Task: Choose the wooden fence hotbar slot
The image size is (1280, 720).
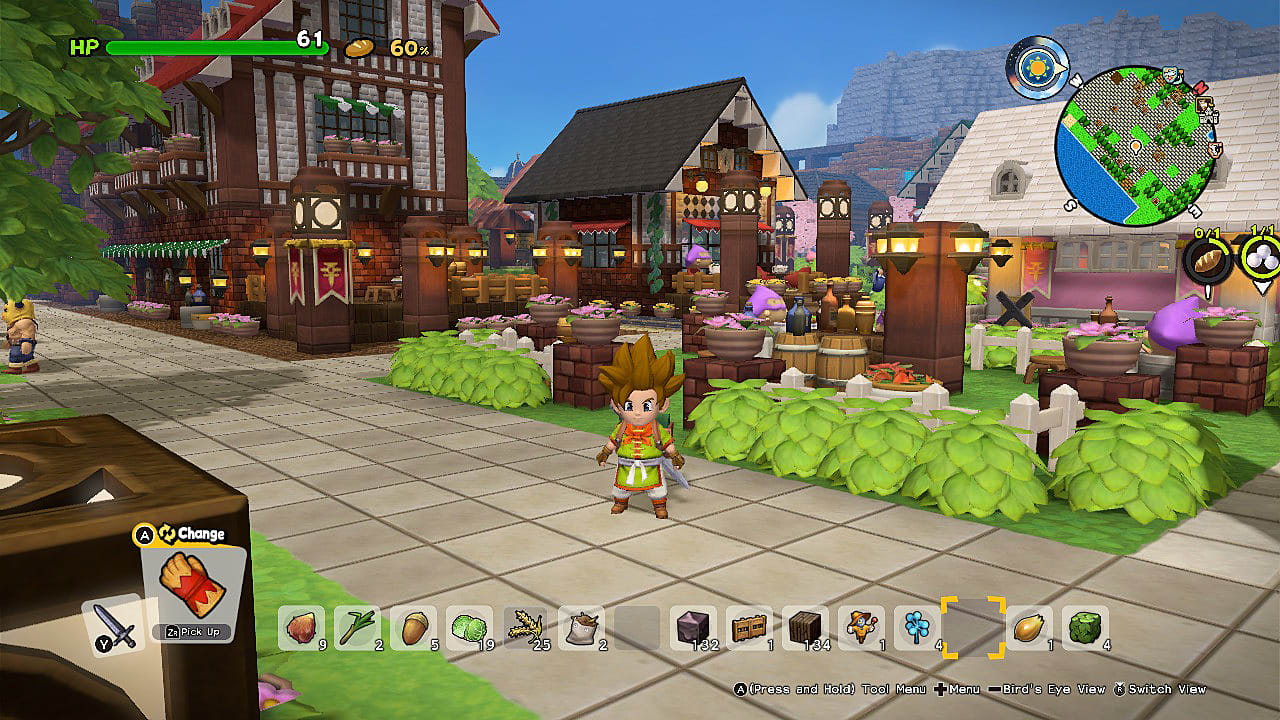Action: (x=749, y=629)
